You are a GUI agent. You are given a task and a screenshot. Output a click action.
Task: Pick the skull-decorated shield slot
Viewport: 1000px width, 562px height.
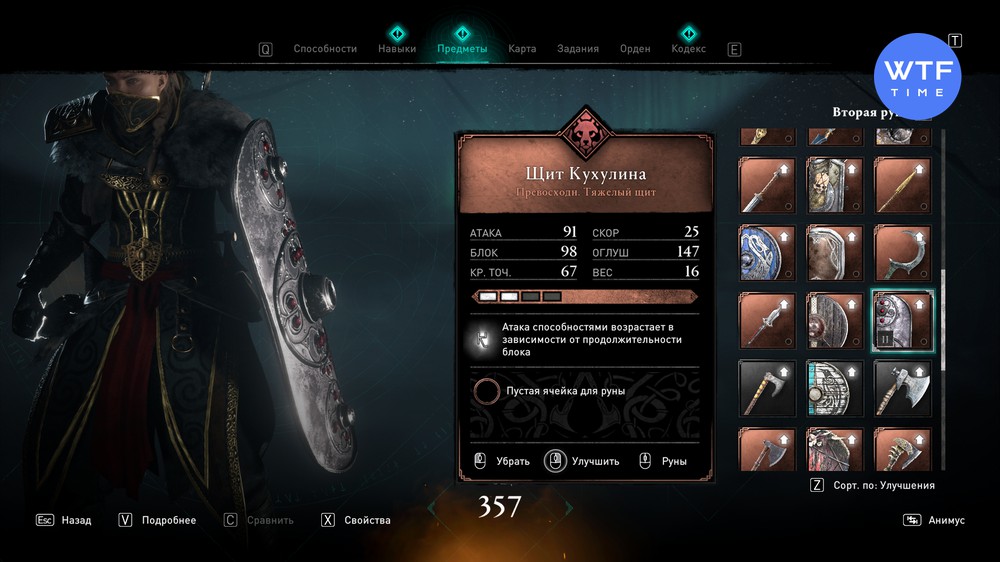835,186
